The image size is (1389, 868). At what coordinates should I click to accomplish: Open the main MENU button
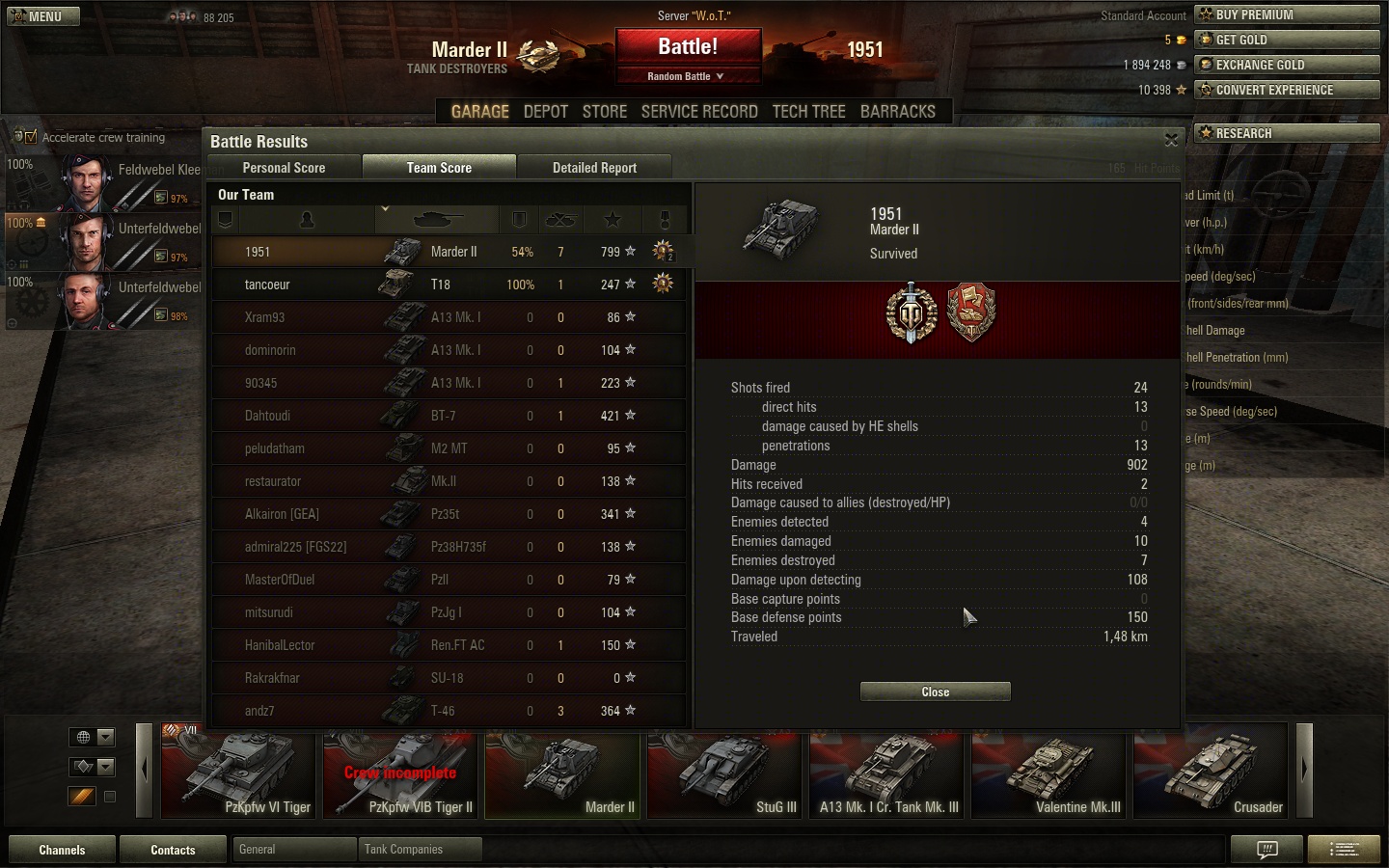tap(43, 16)
